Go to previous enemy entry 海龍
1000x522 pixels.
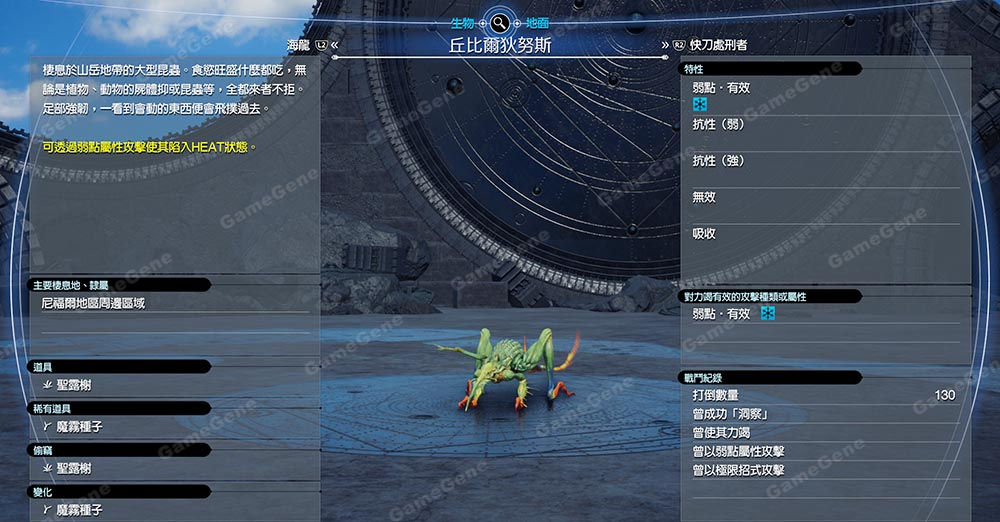pos(300,45)
